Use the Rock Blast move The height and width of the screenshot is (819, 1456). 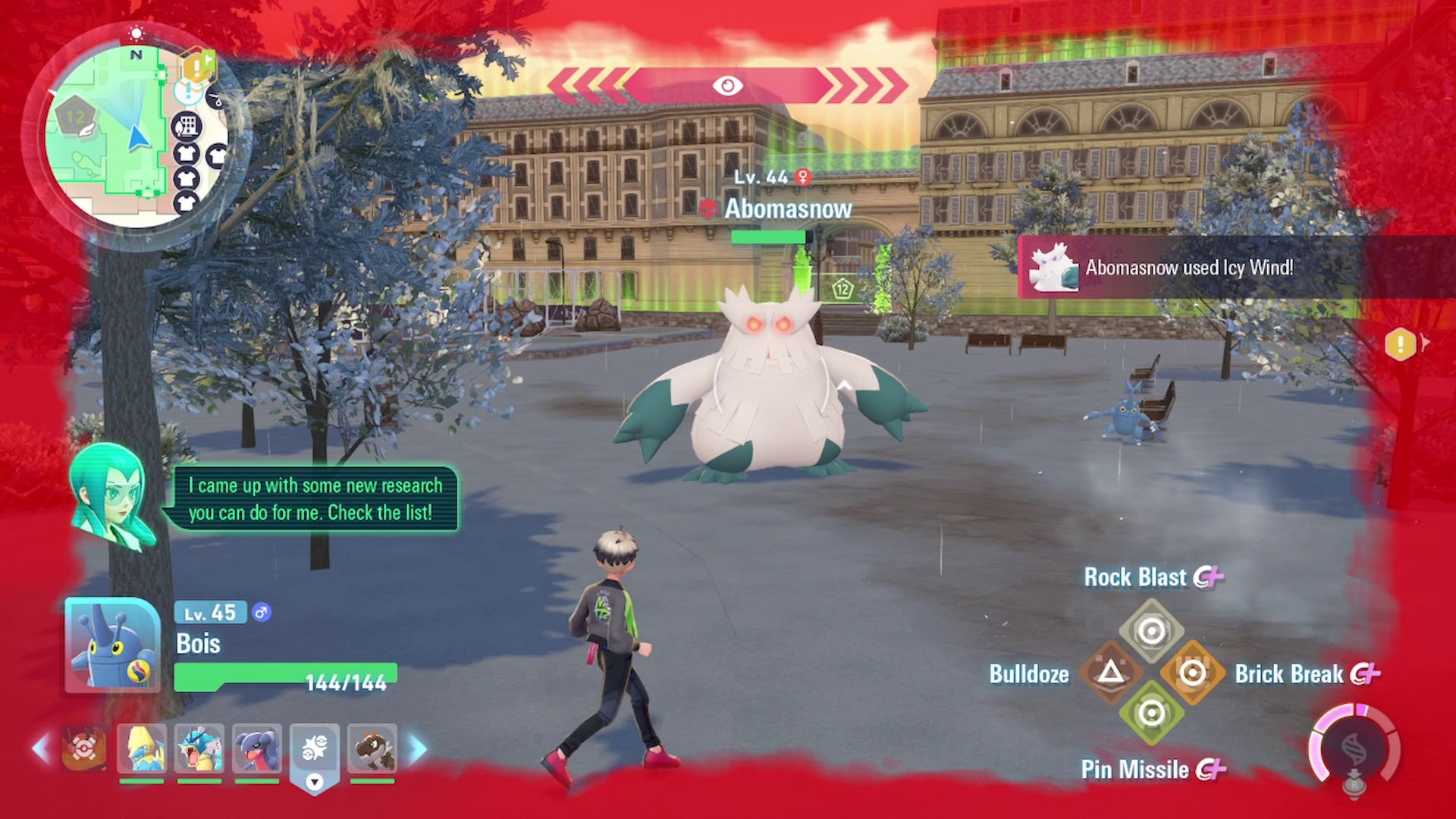(x=1151, y=631)
